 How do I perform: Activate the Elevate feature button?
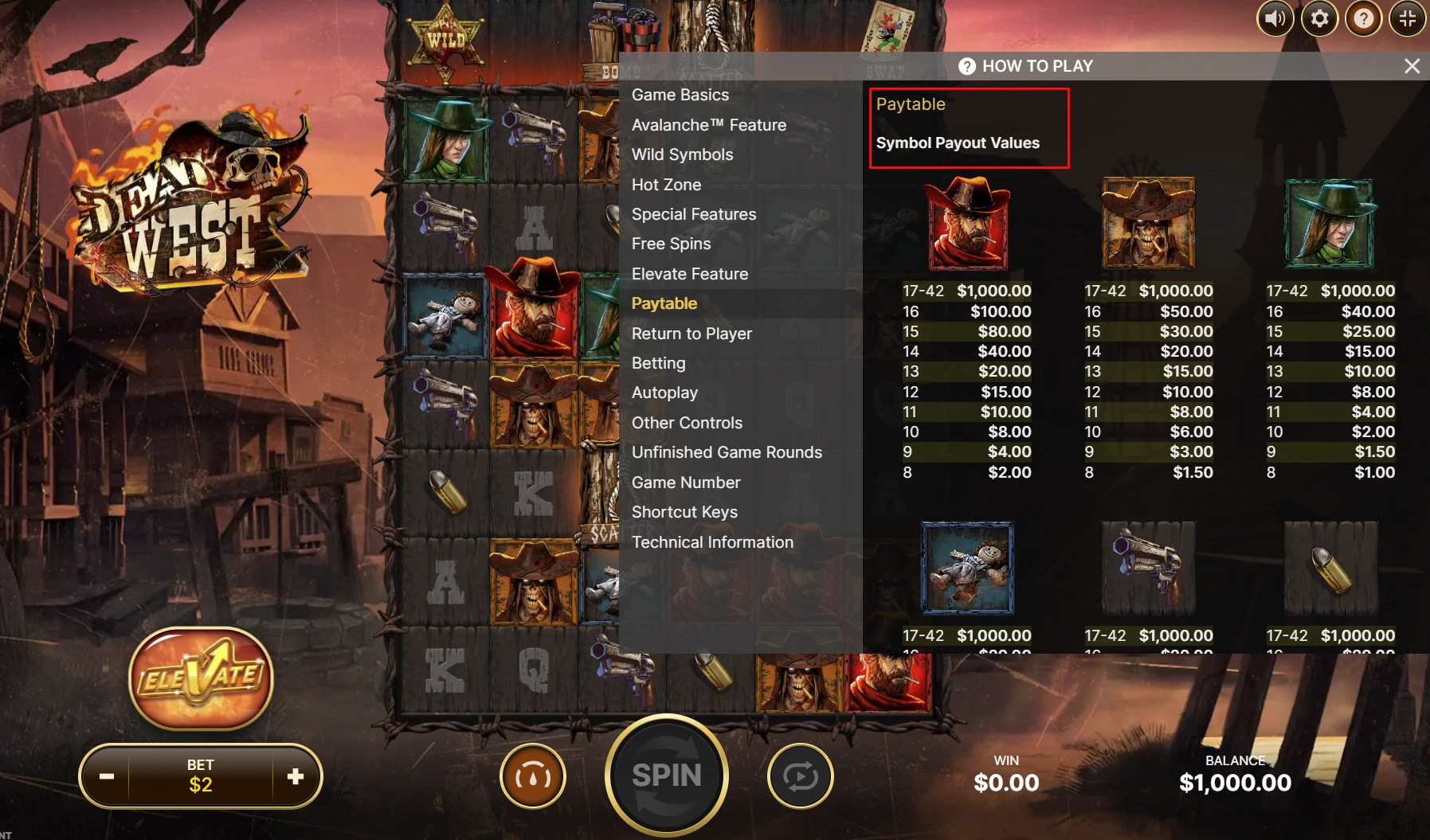point(201,678)
